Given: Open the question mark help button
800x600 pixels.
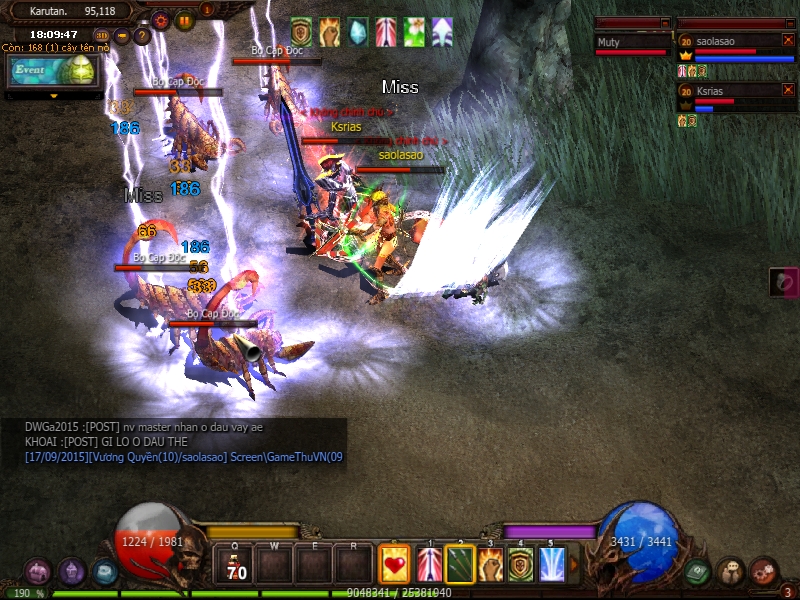Looking at the screenshot, I should click(141, 36).
